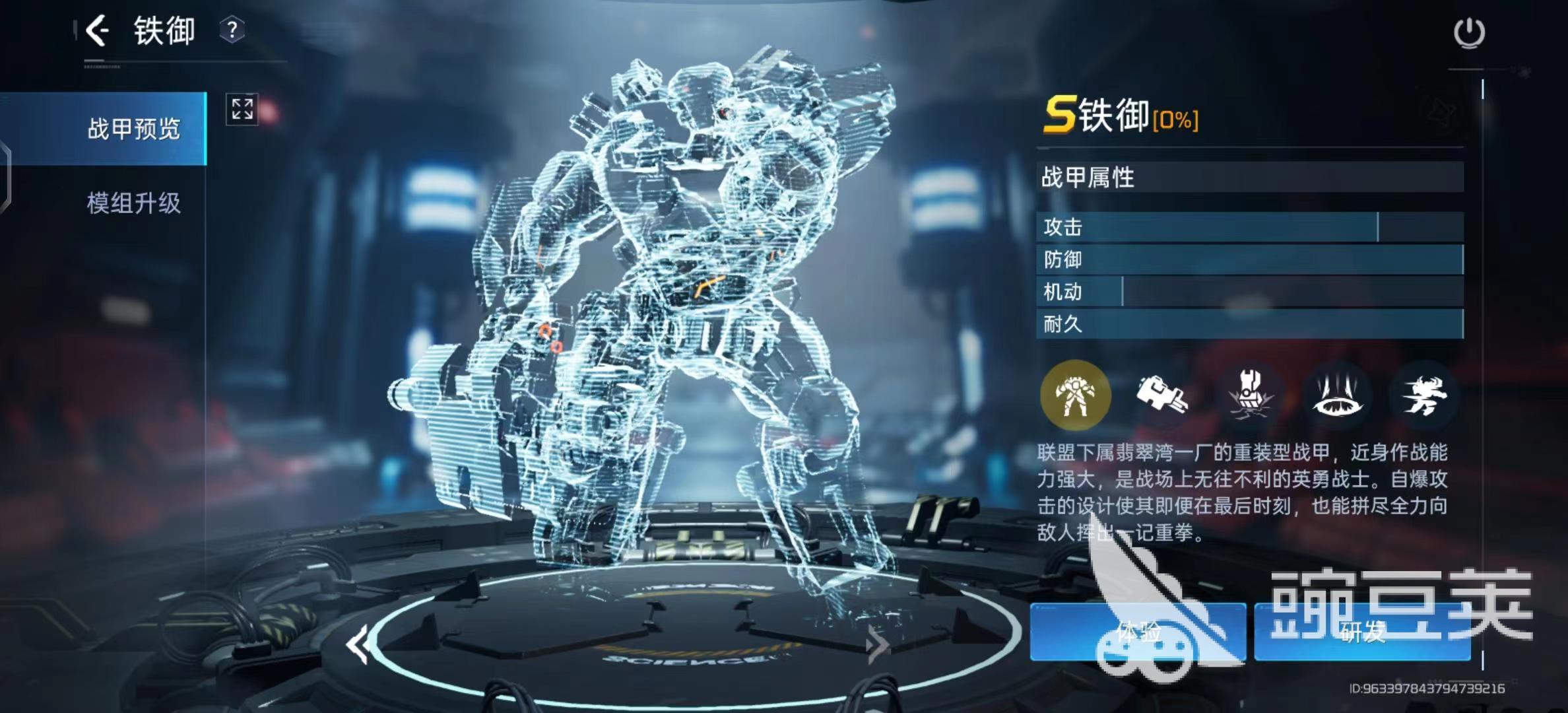
Task: Click the power icon in the corner
Action: click(1469, 32)
